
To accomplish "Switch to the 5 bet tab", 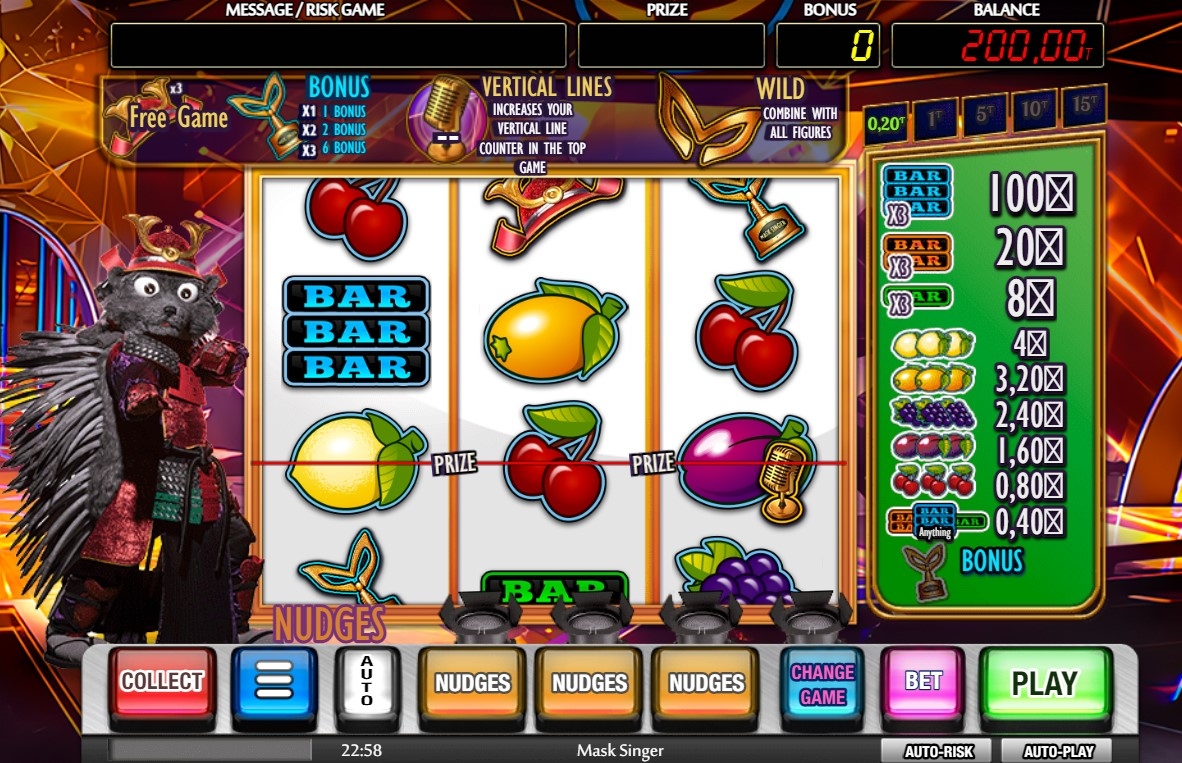I will click(985, 112).
